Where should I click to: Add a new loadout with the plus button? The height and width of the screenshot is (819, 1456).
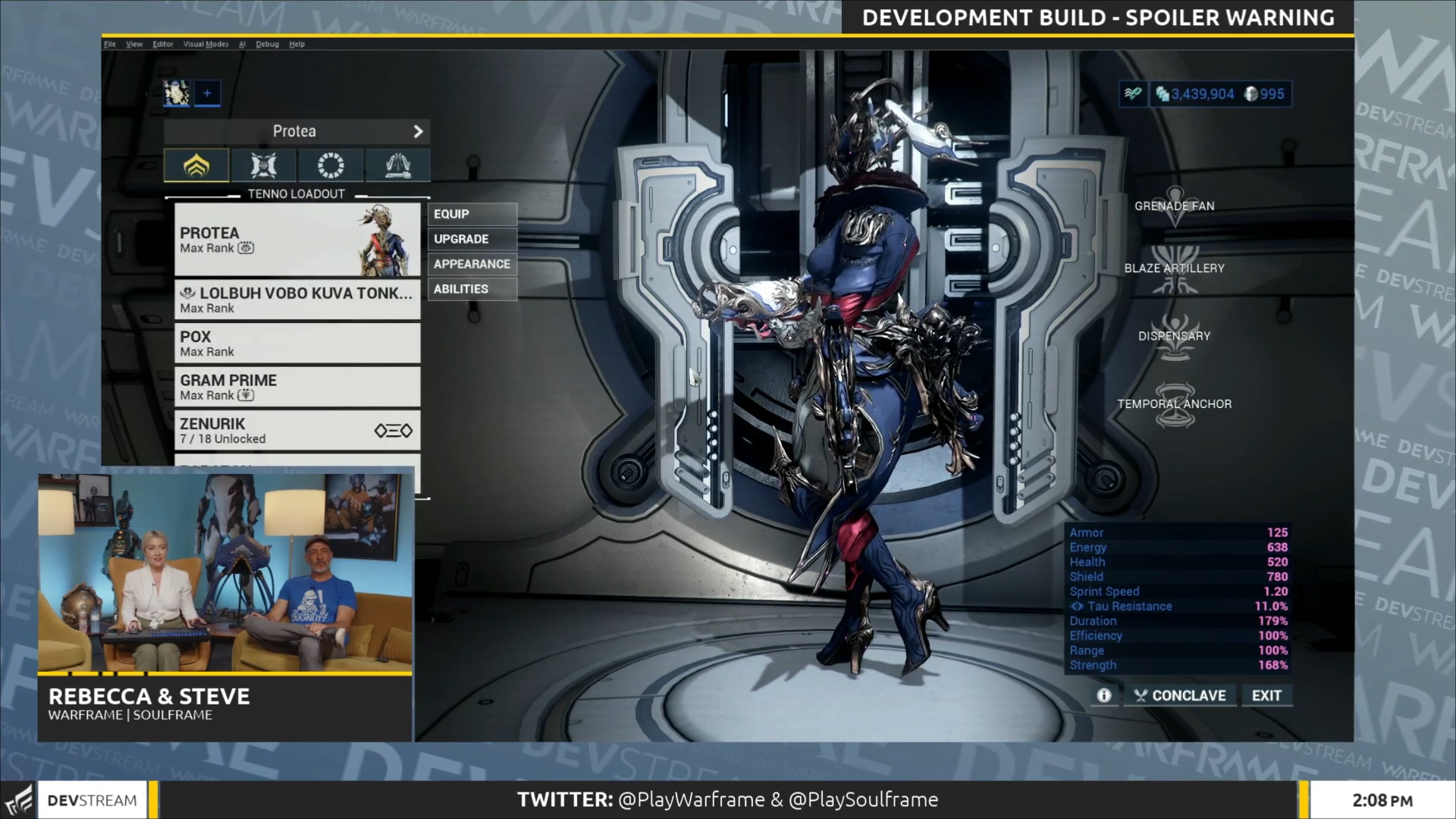(x=207, y=93)
